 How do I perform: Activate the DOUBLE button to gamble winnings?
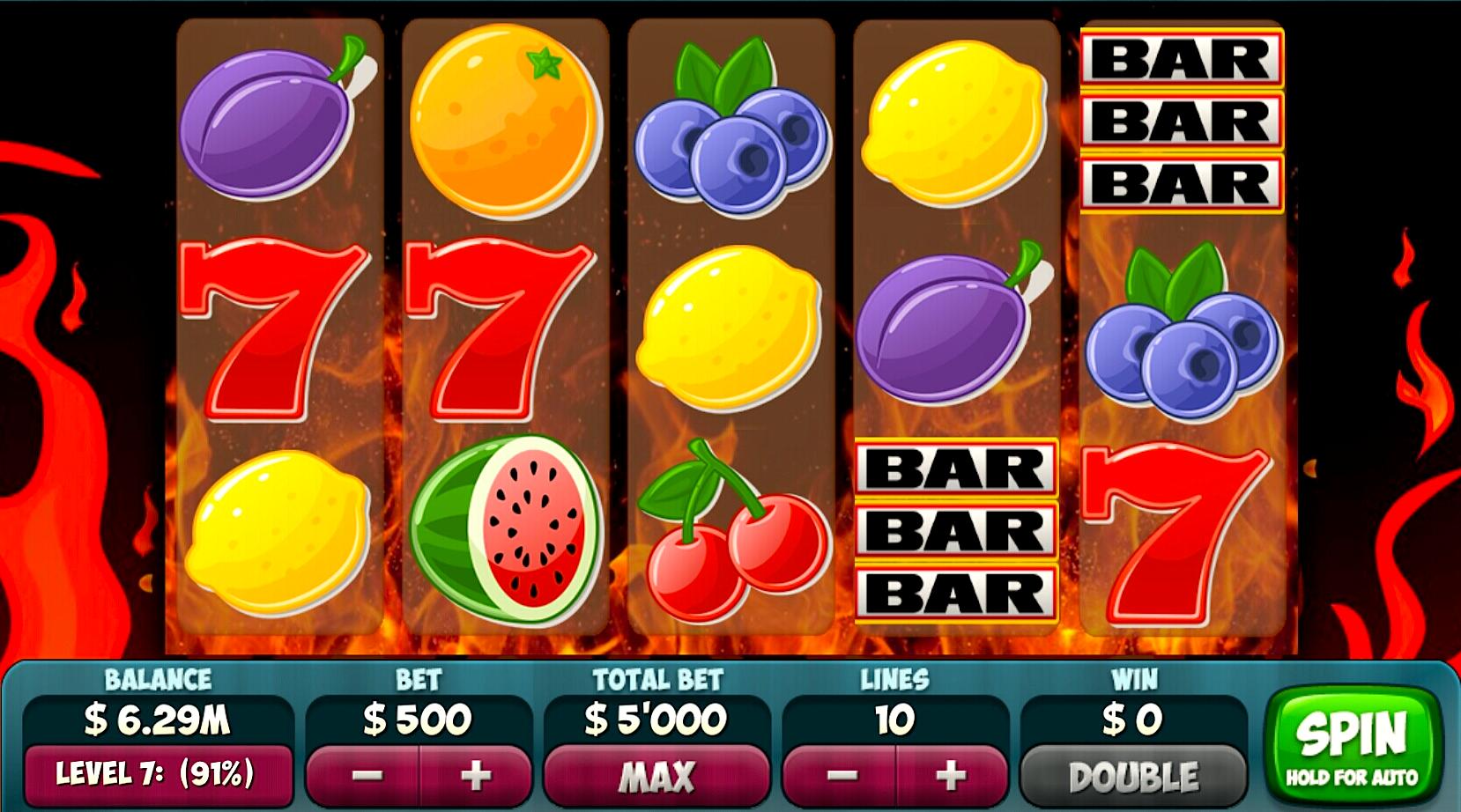[1134, 776]
